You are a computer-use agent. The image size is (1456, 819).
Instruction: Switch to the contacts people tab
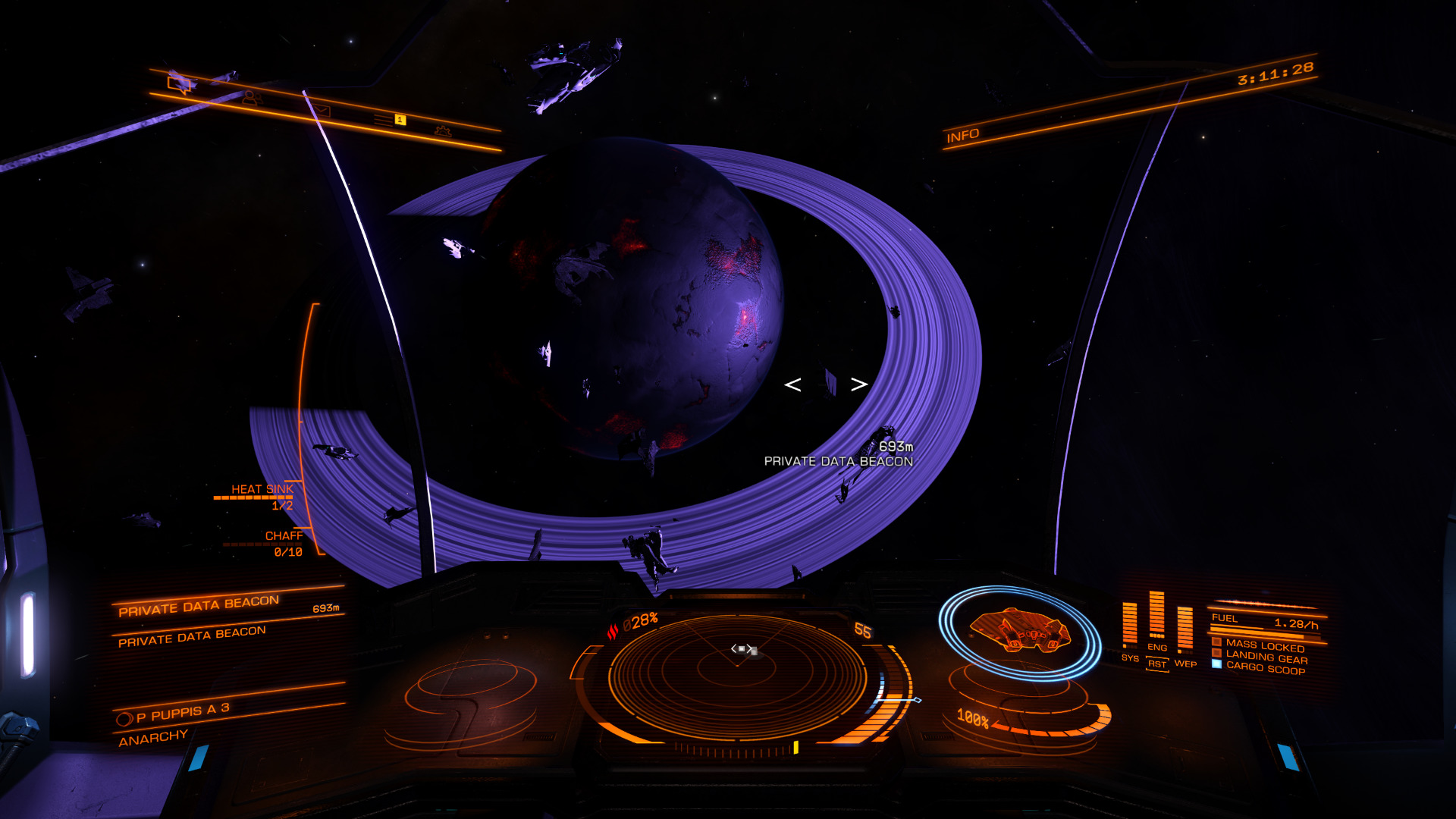click(x=251, y=98)
